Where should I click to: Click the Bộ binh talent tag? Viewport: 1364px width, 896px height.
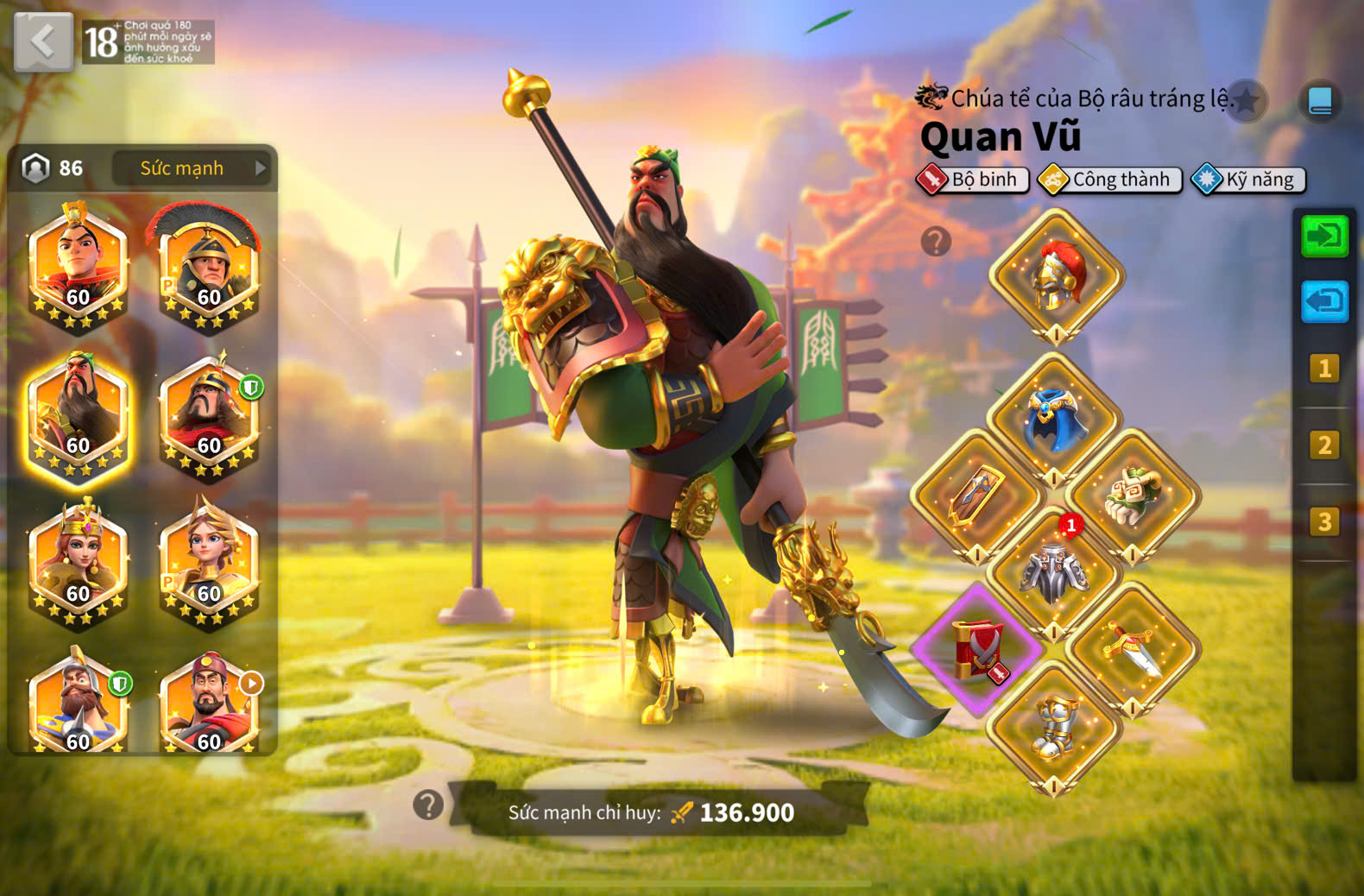[x=973, y=180]
